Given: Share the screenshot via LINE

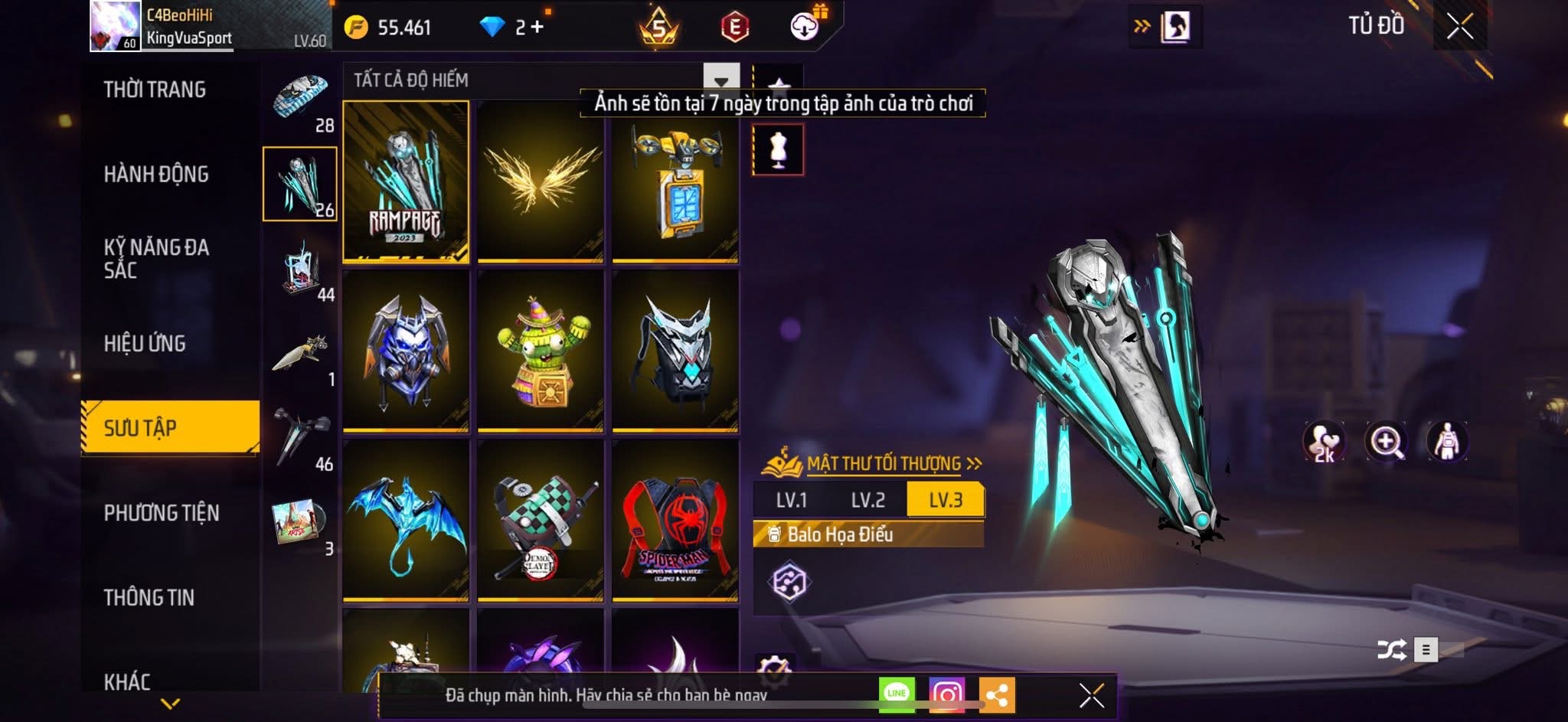Looking at the screenshot, I should pyautogui.click(x=897, y=694).
